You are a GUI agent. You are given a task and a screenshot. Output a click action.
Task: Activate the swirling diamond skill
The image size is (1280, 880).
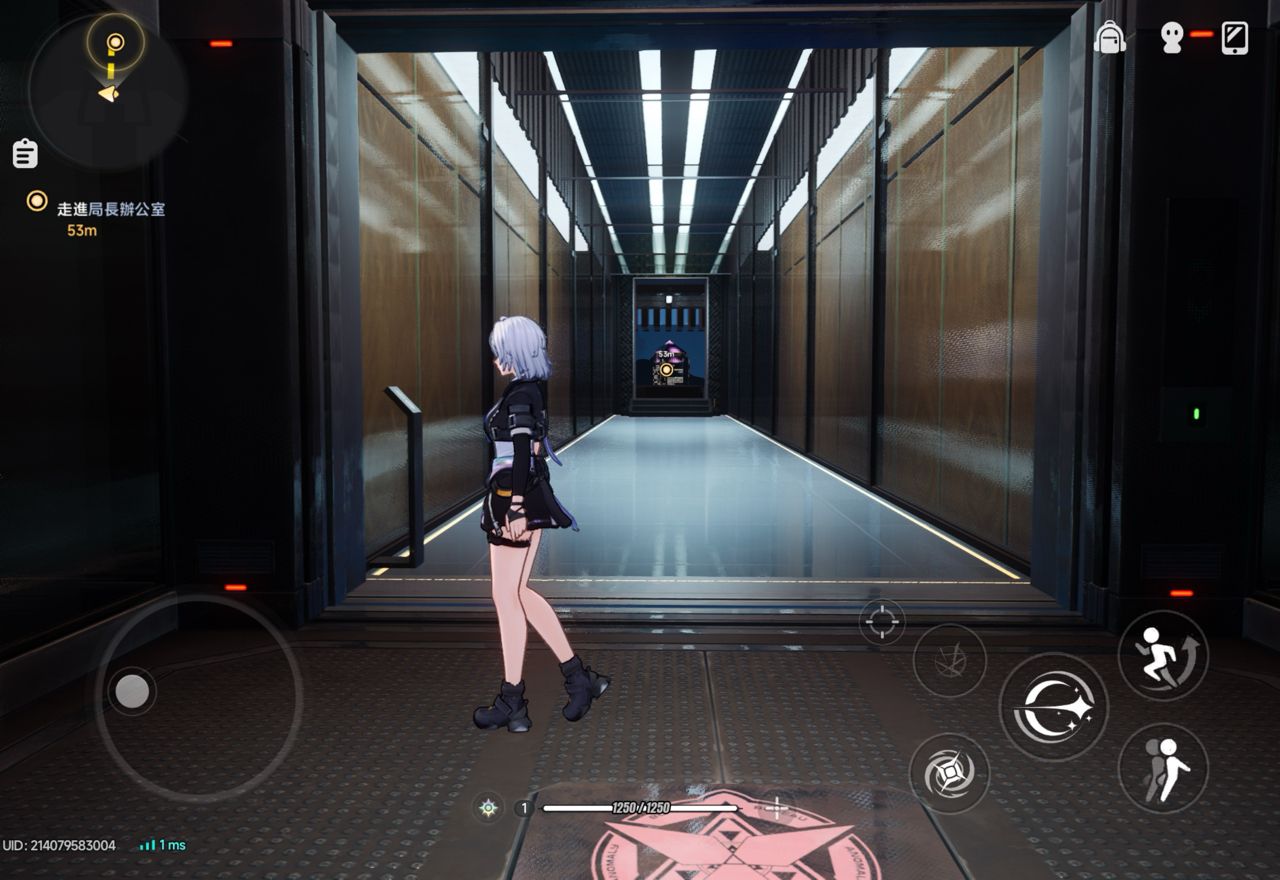949,773
